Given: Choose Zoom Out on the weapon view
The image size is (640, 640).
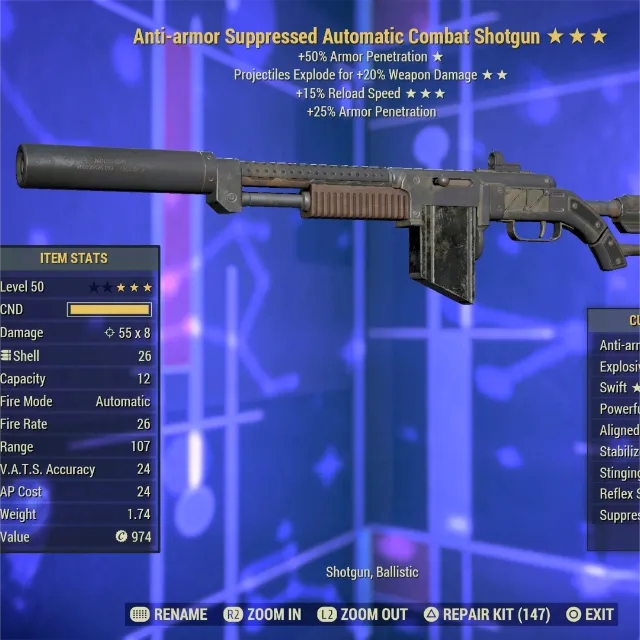Looking at the screenshot, I should pos(363,614).
